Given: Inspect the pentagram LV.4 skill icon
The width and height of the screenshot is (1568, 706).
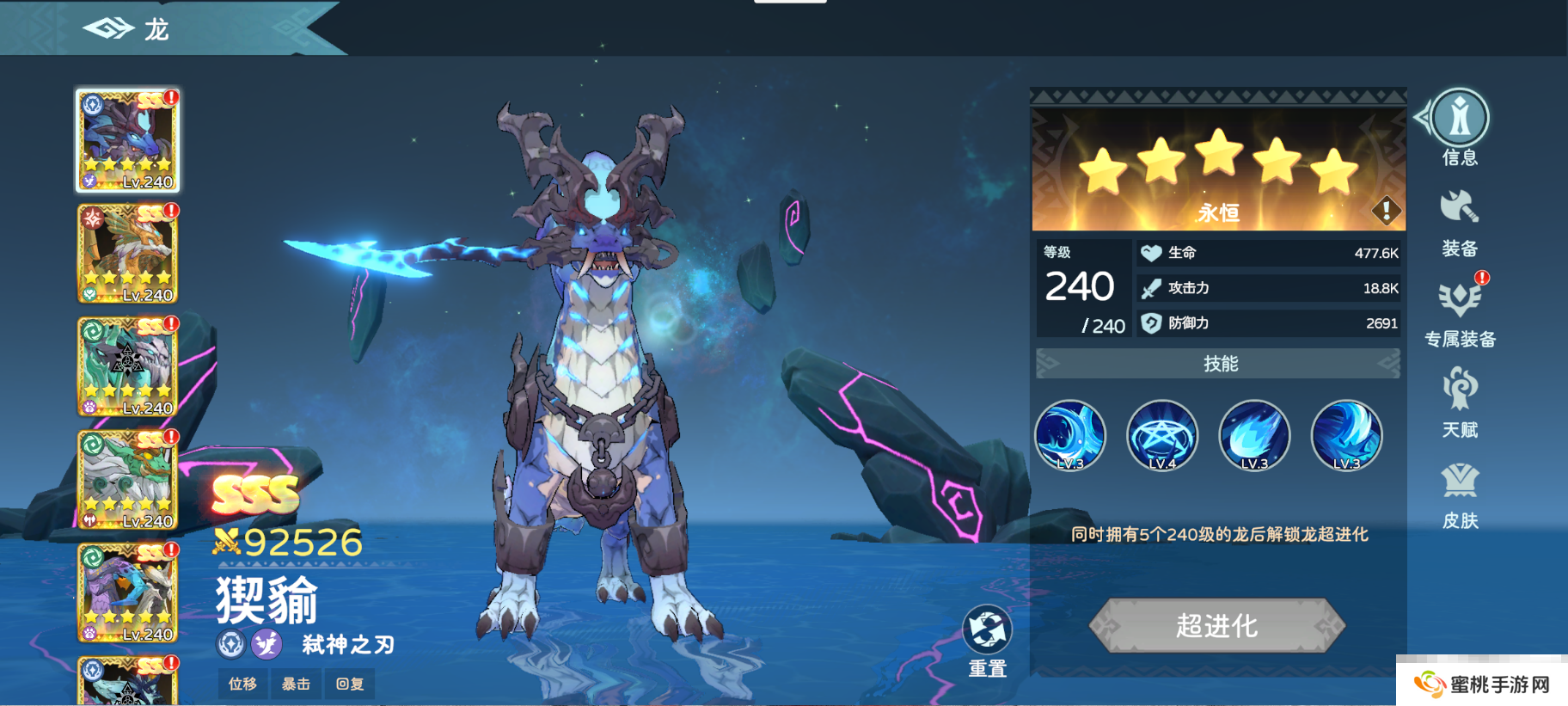Looking at the screenshot, I should tap(1162, 436).
